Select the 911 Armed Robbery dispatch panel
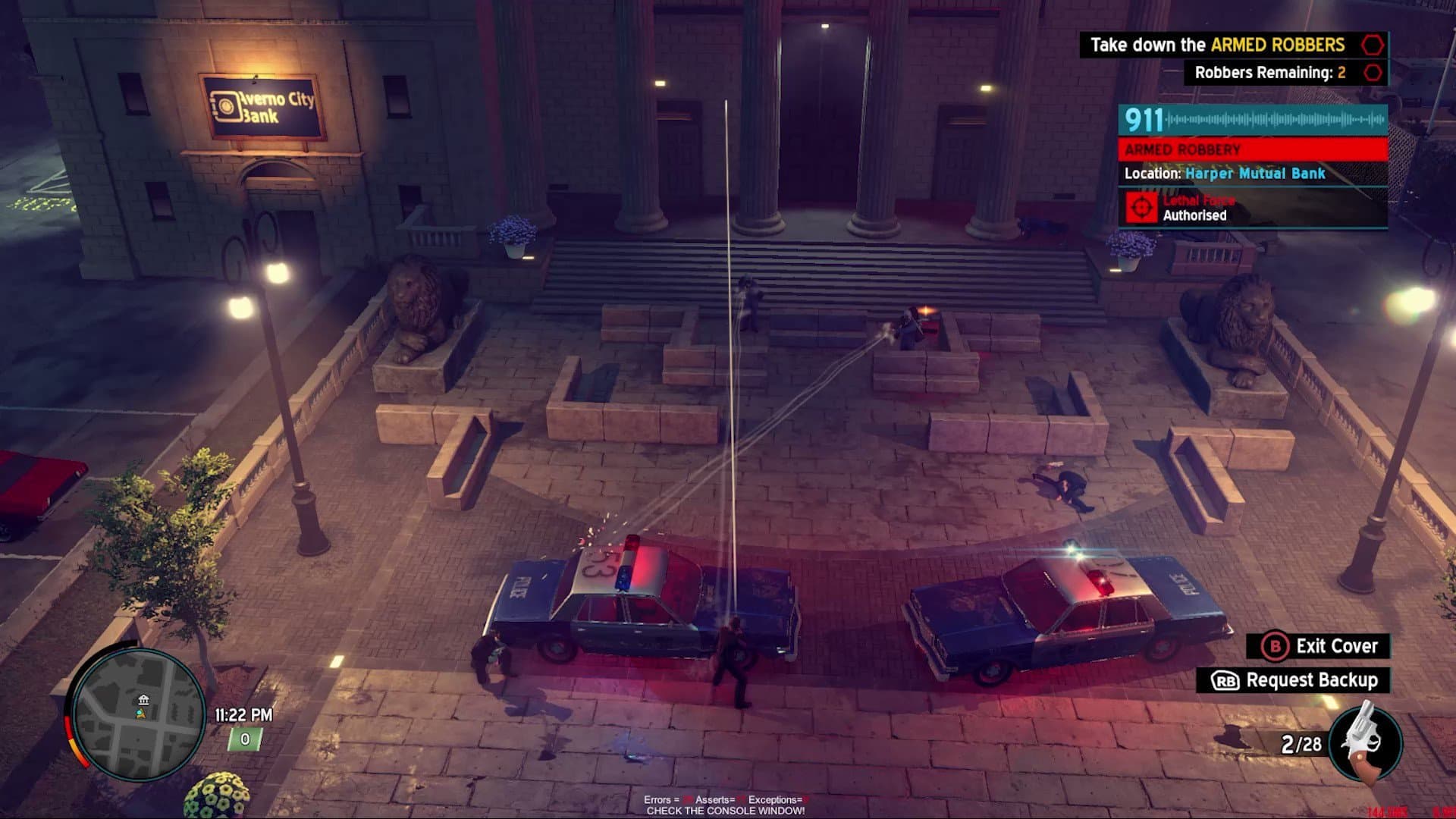The image size is (1456, 819). pyautogui.click(x=1253, y=149)
